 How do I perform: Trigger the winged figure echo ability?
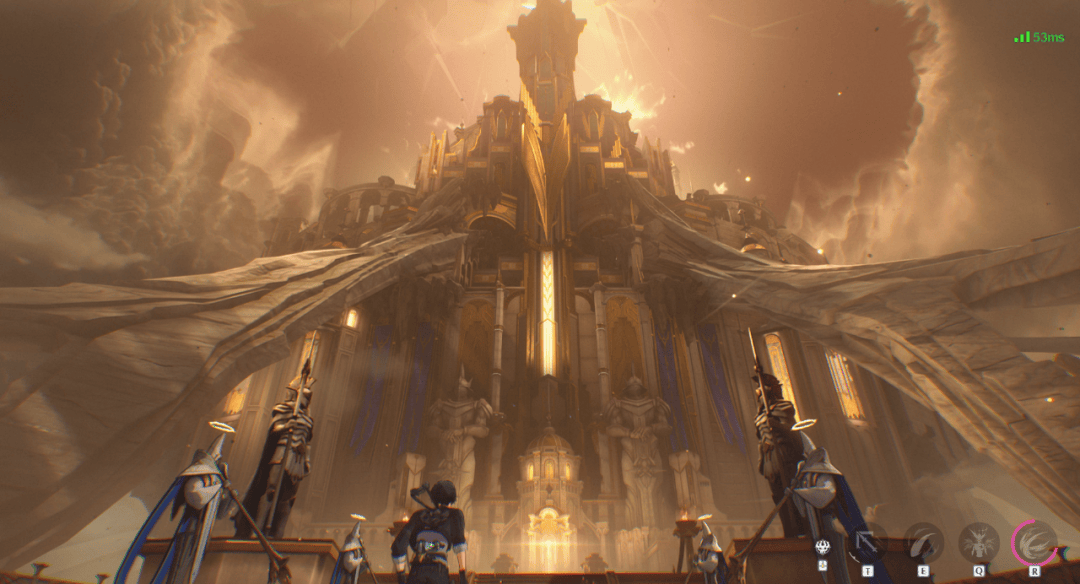click(x=979, y=542)
